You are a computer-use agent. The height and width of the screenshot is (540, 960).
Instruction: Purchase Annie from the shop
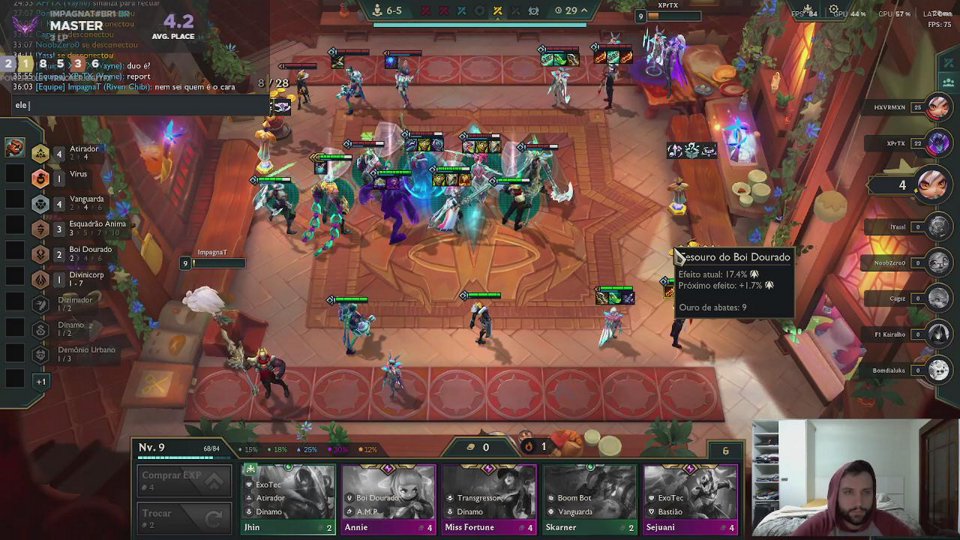pyautogui.click(x=389, y=498)
